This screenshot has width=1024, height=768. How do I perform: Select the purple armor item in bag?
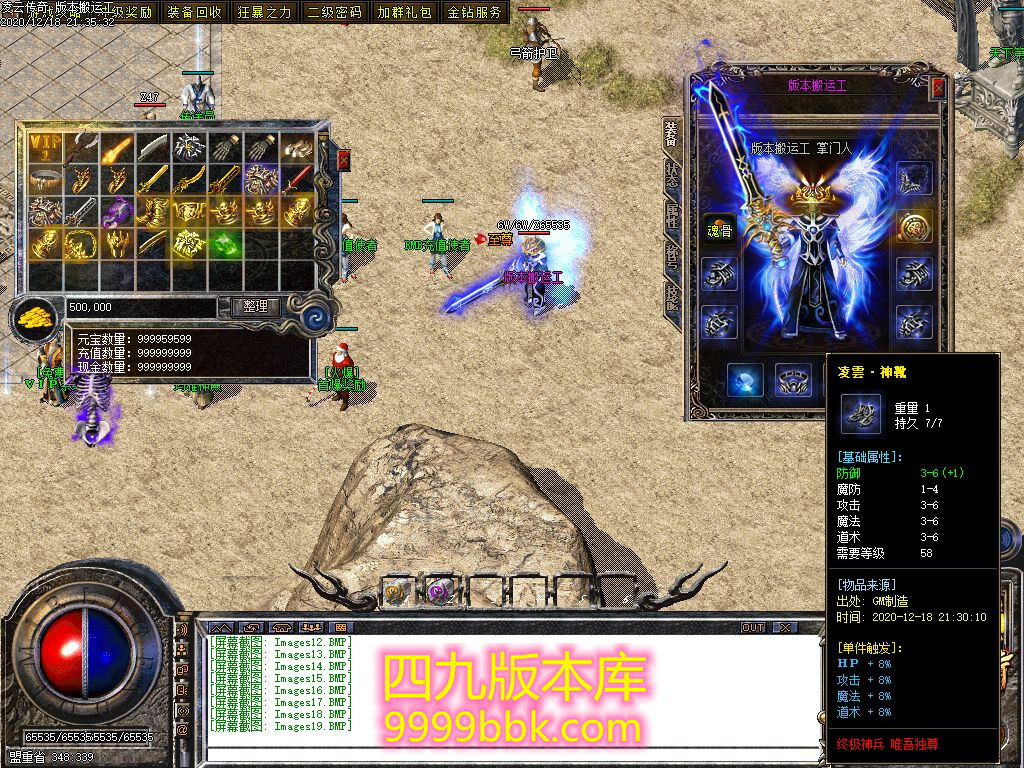pyautogui.click(x=118, y=211)
